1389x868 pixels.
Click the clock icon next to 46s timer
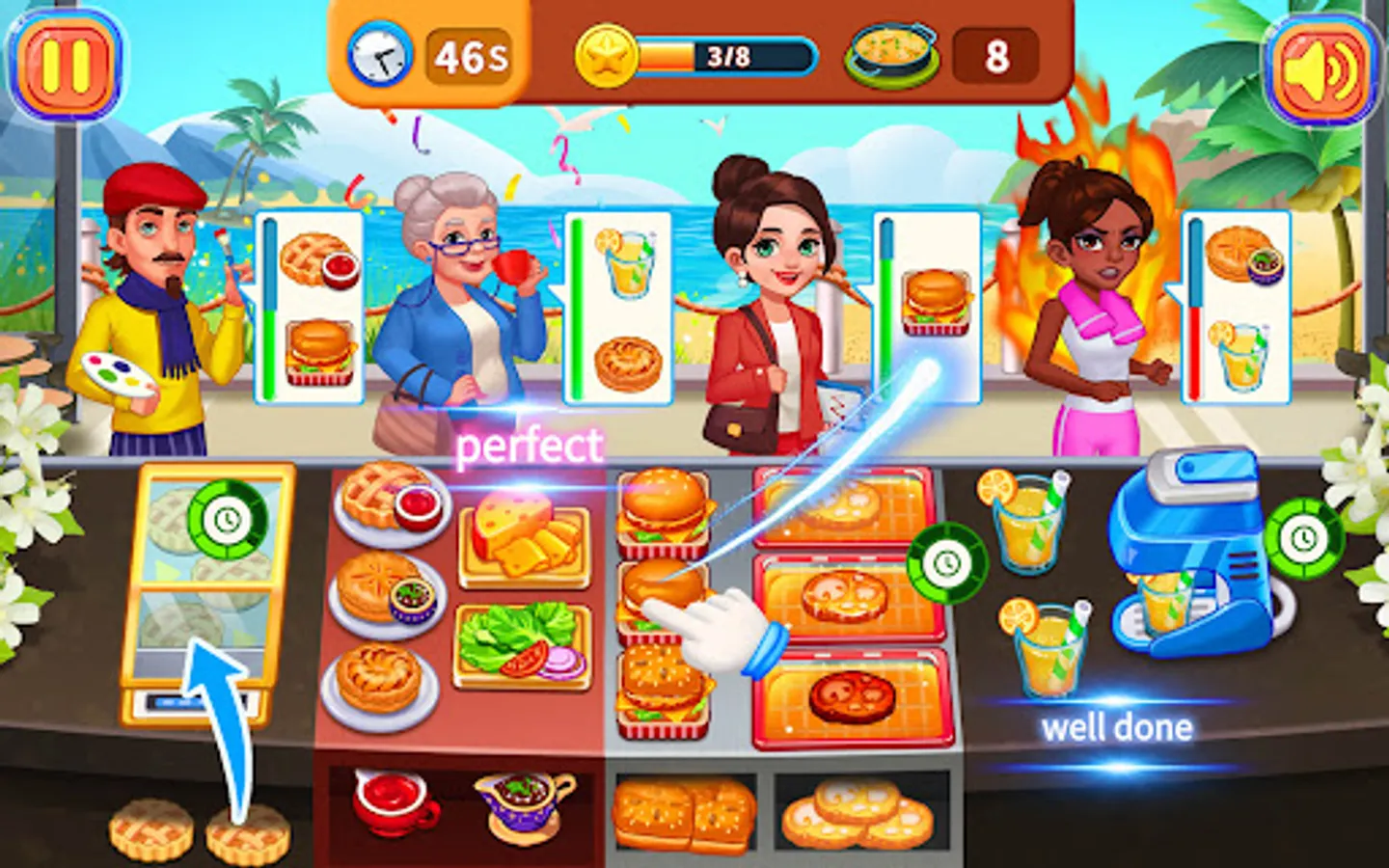(x=383, y=56)
